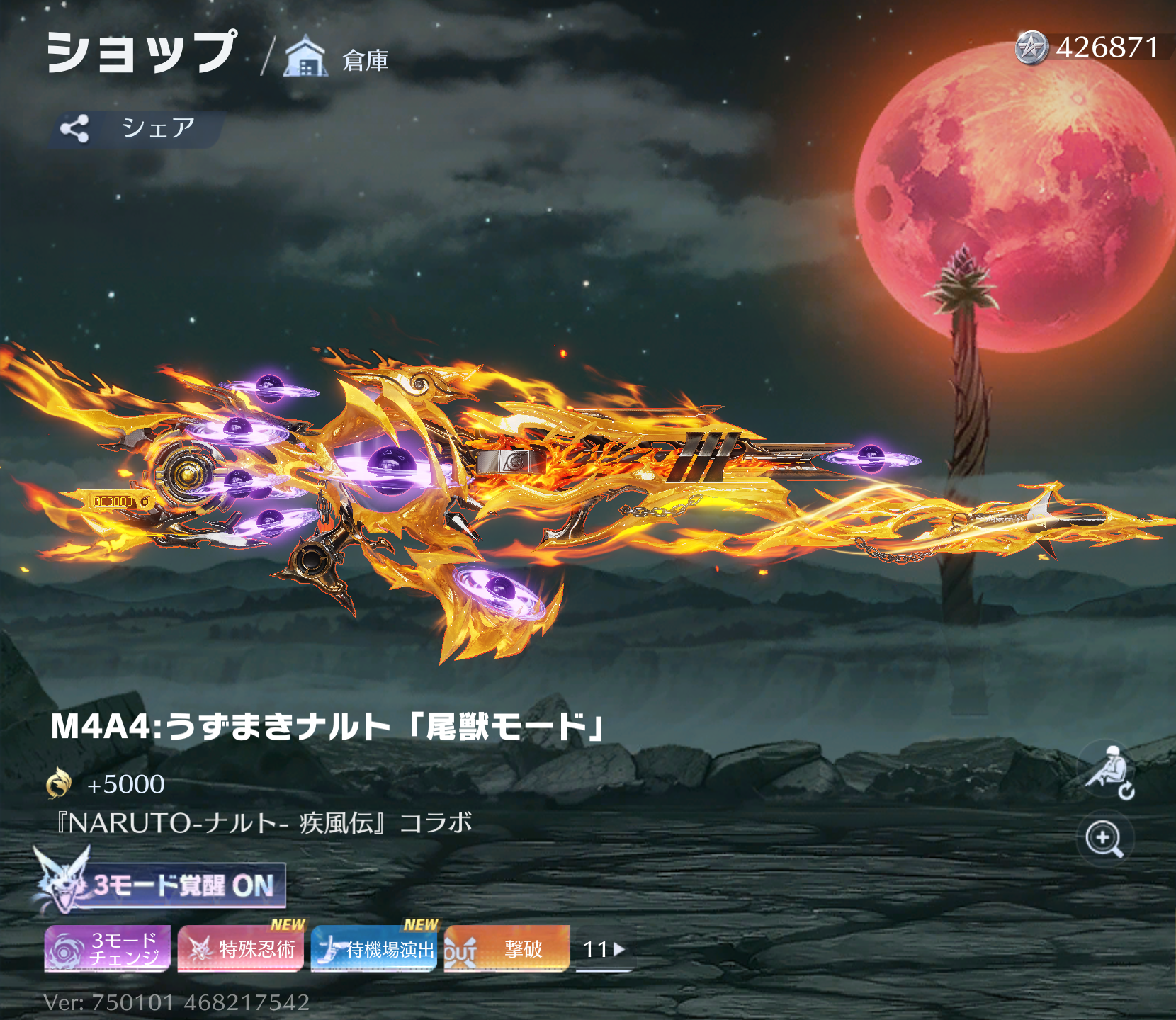Open the magnifier zoom view
The width and height of the screenshot is (1176, 1020).
[x=1104, y=839]
